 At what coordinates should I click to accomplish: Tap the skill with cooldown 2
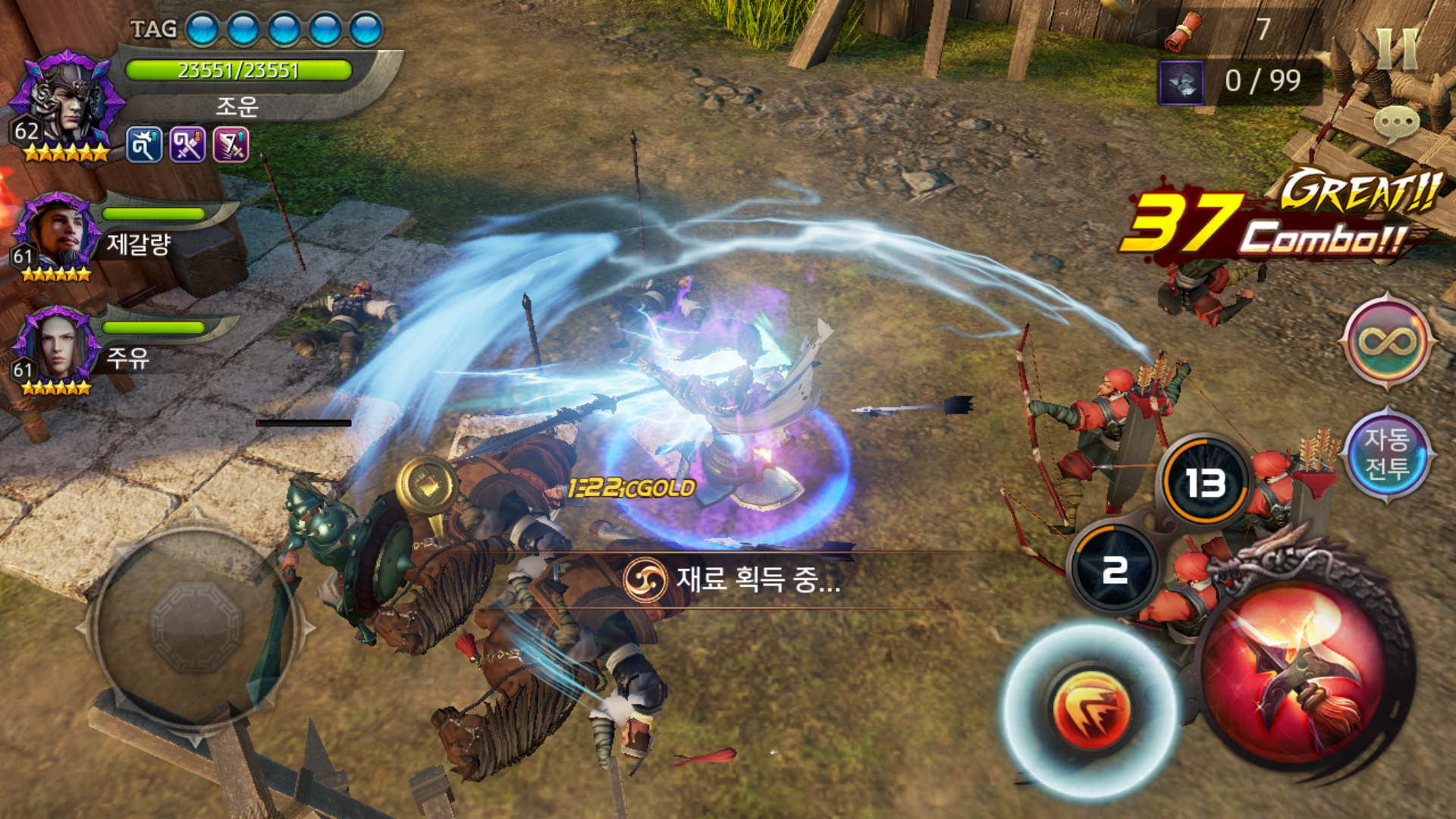(1115, 570)
